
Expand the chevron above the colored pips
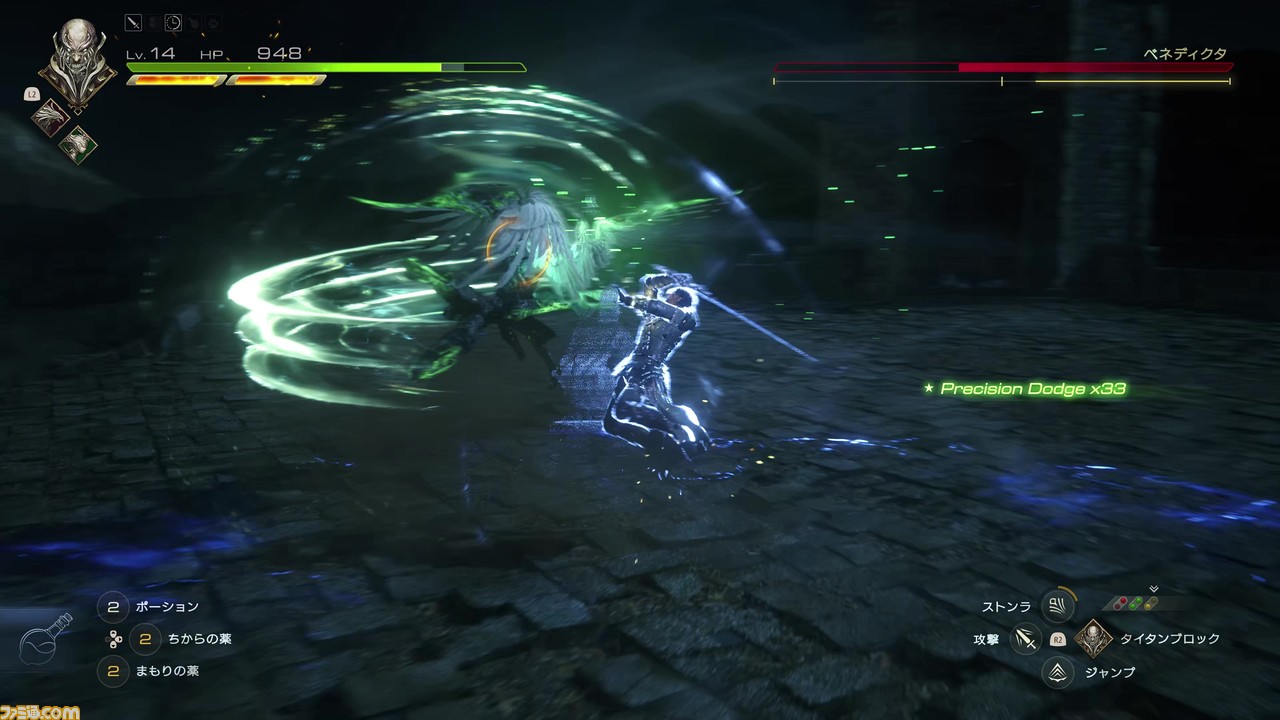click(x=1153, y=589)
